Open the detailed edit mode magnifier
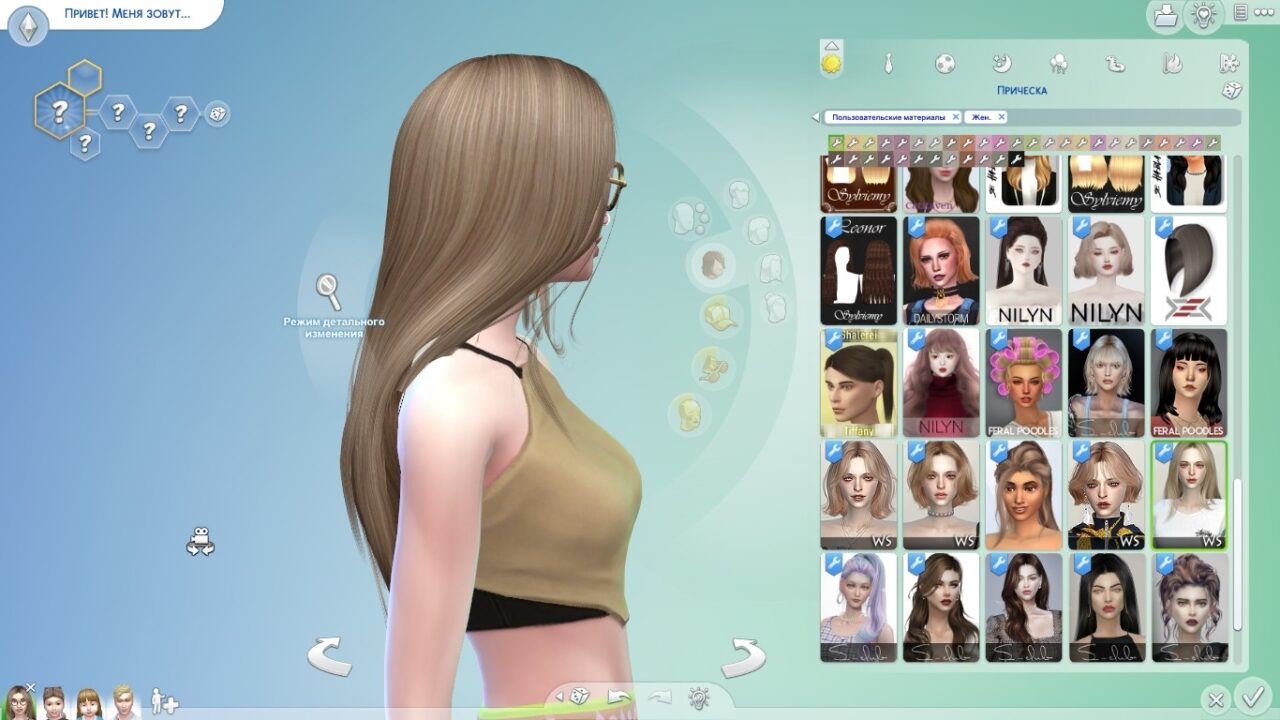 coord(329,291)
